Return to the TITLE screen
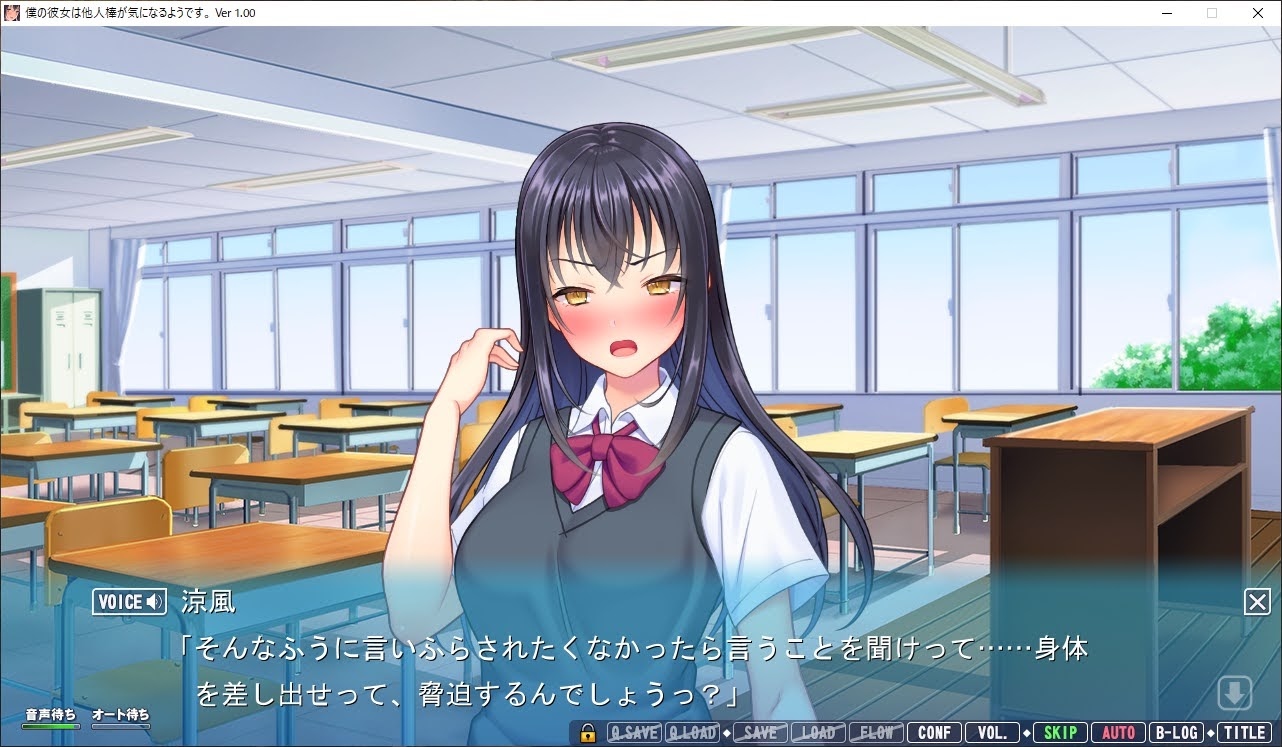Screen dimensions: 1282x747 pos(1245,732)
